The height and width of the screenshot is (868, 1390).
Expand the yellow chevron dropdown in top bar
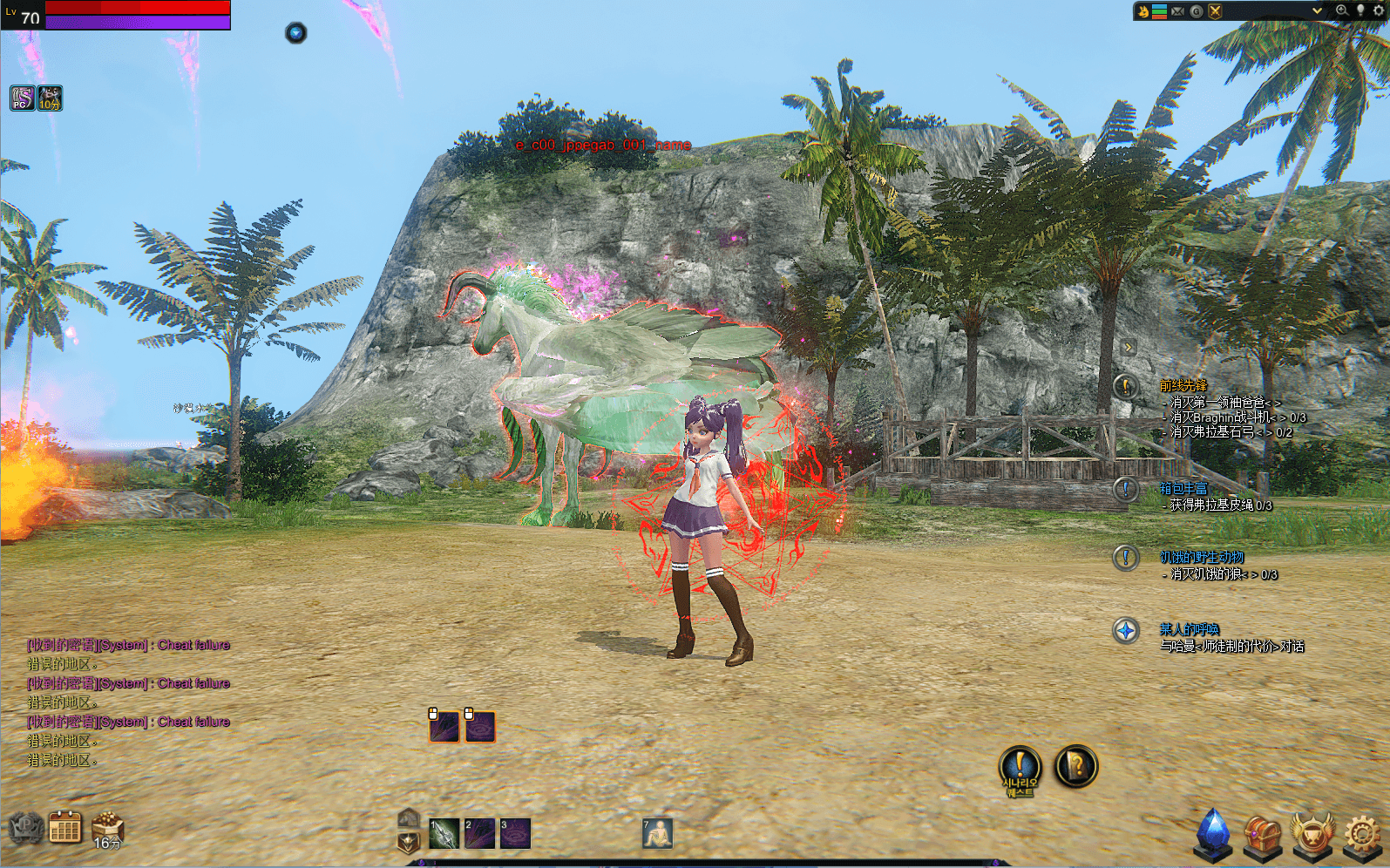tap(1317, 10)
